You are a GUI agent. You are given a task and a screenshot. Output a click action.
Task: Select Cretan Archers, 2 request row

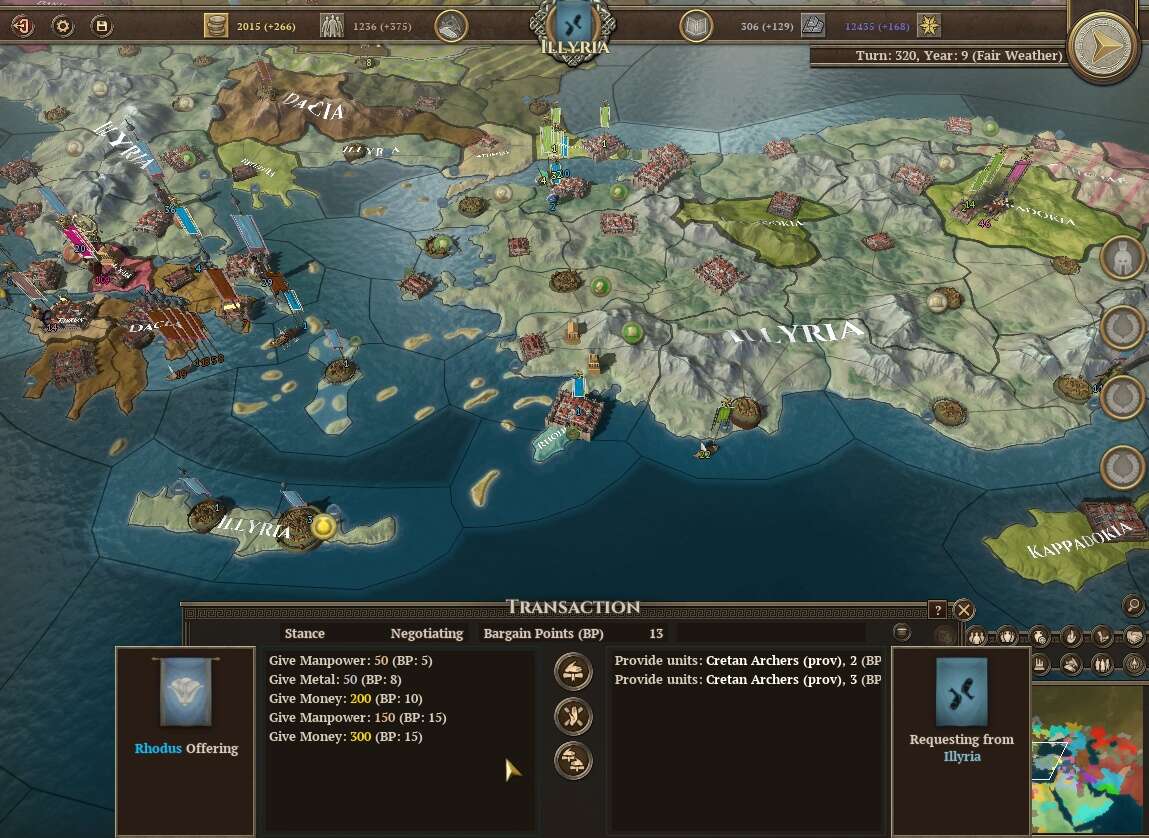point(746,661)
